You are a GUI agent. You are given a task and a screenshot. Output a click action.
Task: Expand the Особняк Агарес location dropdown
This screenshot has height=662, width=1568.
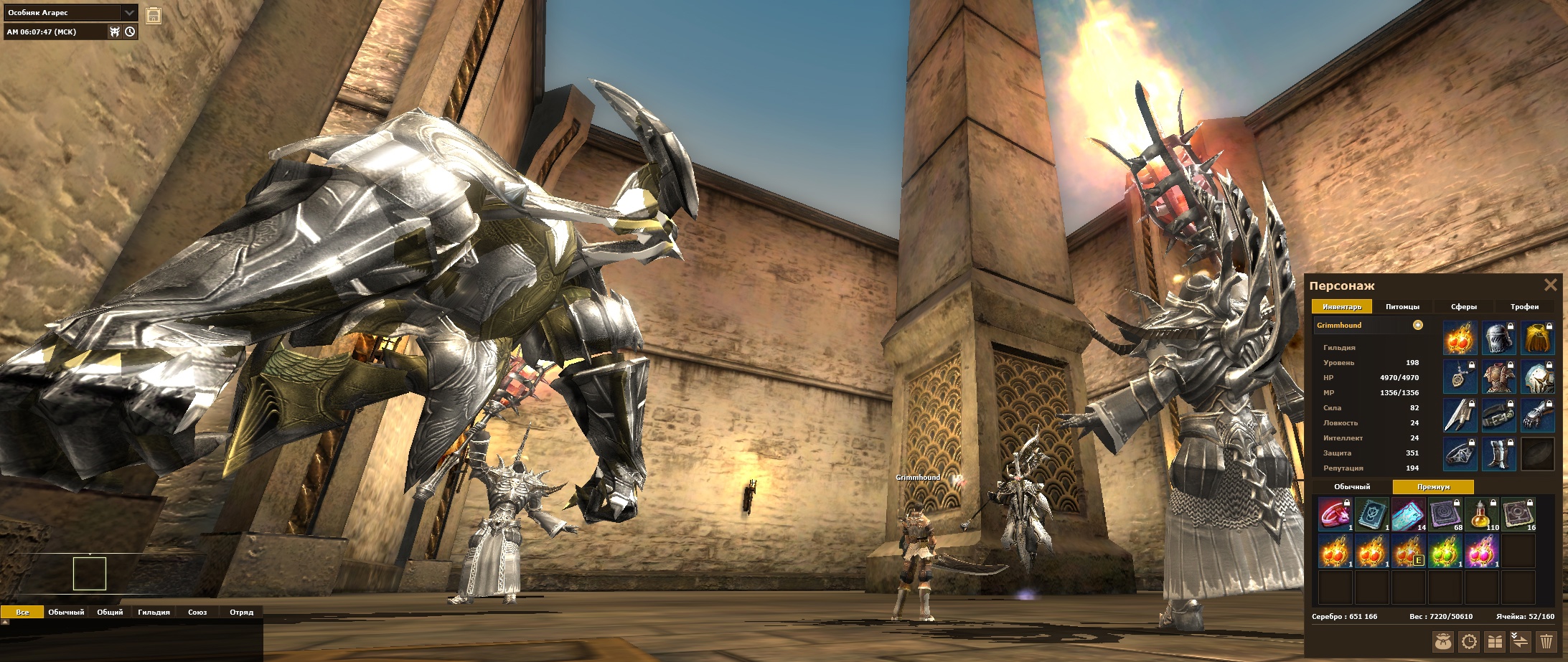129,13
